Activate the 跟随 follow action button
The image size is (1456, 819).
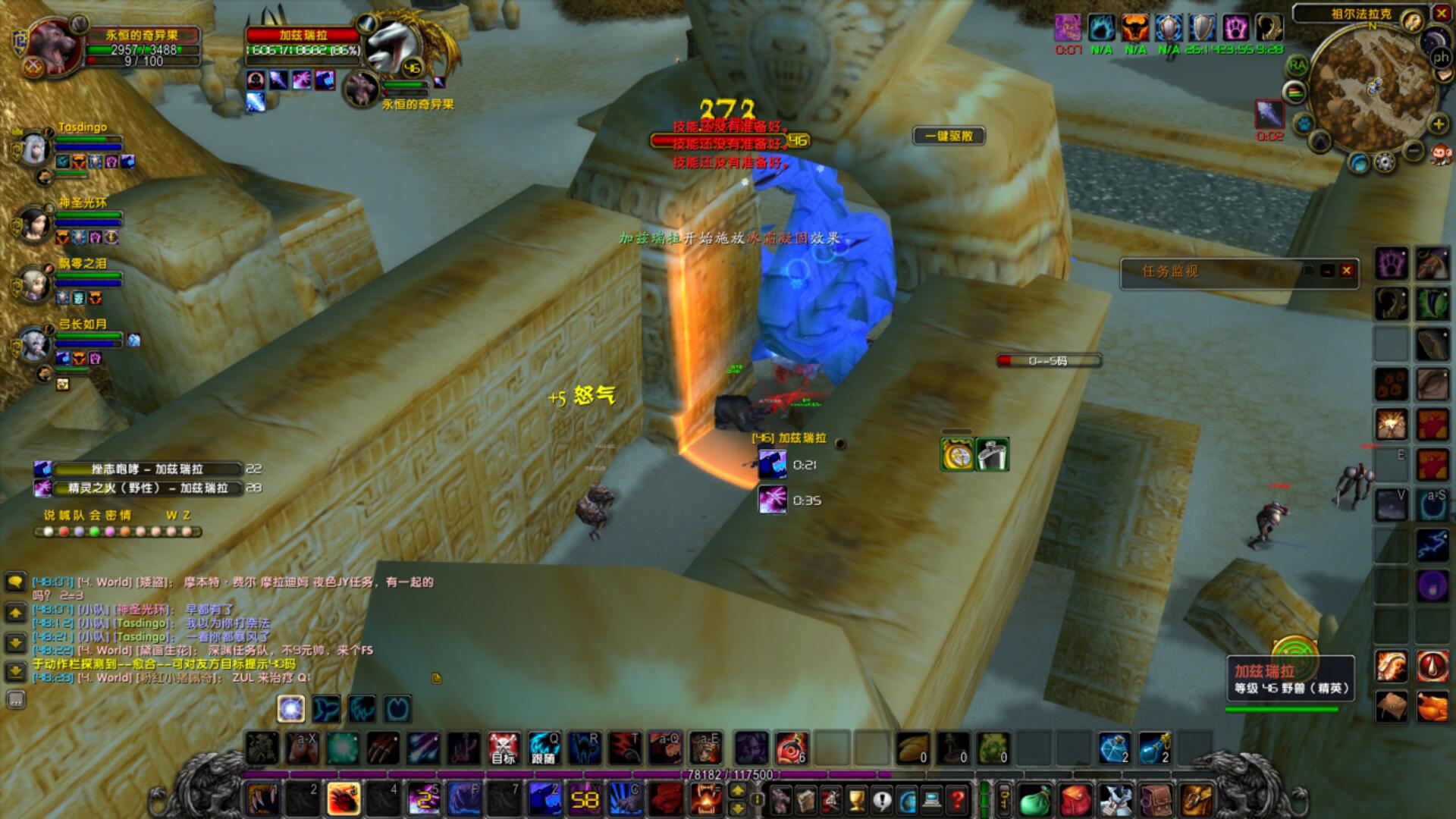(x=543, y=748)
